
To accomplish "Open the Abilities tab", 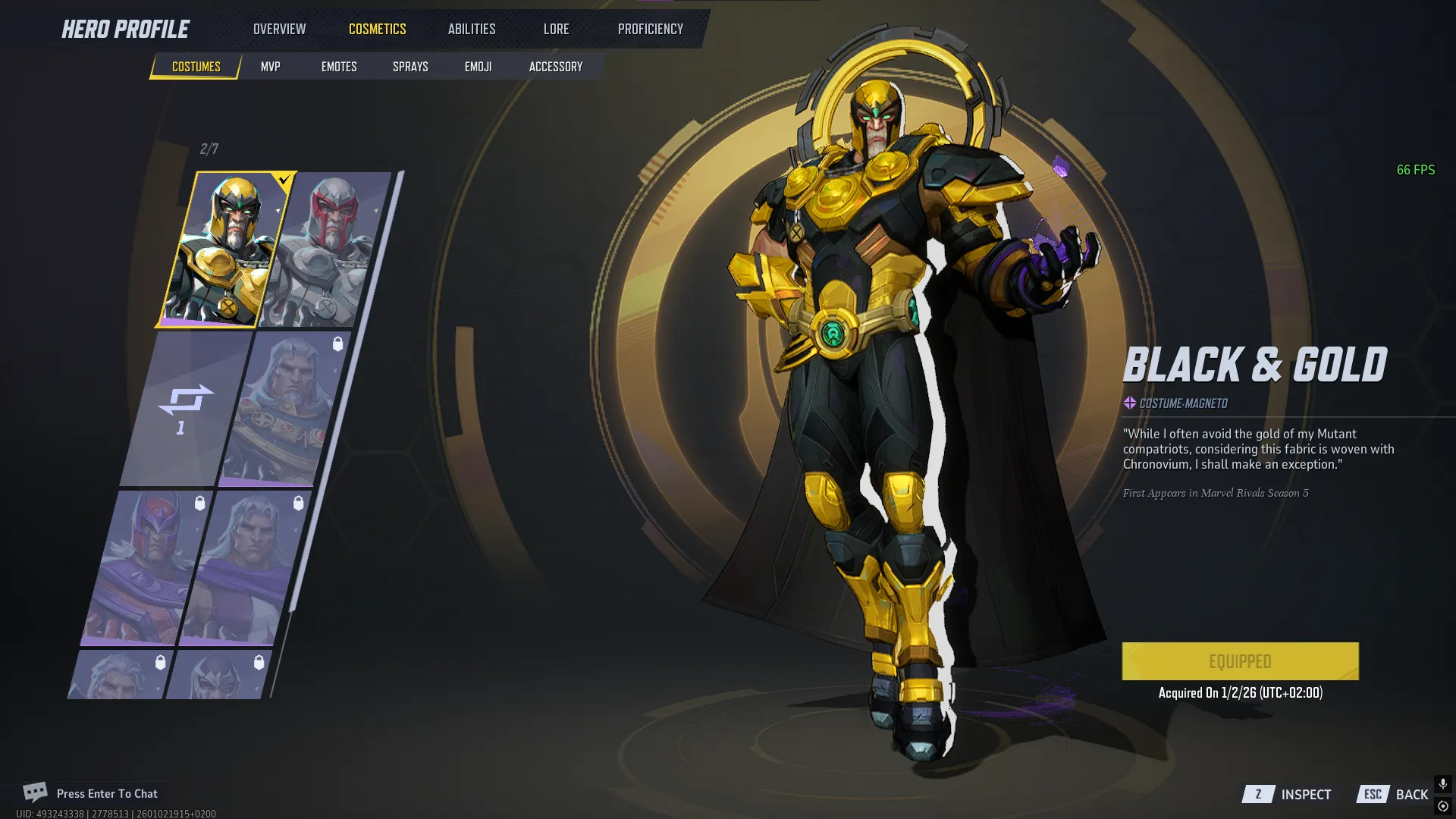I will coord(471,29).
